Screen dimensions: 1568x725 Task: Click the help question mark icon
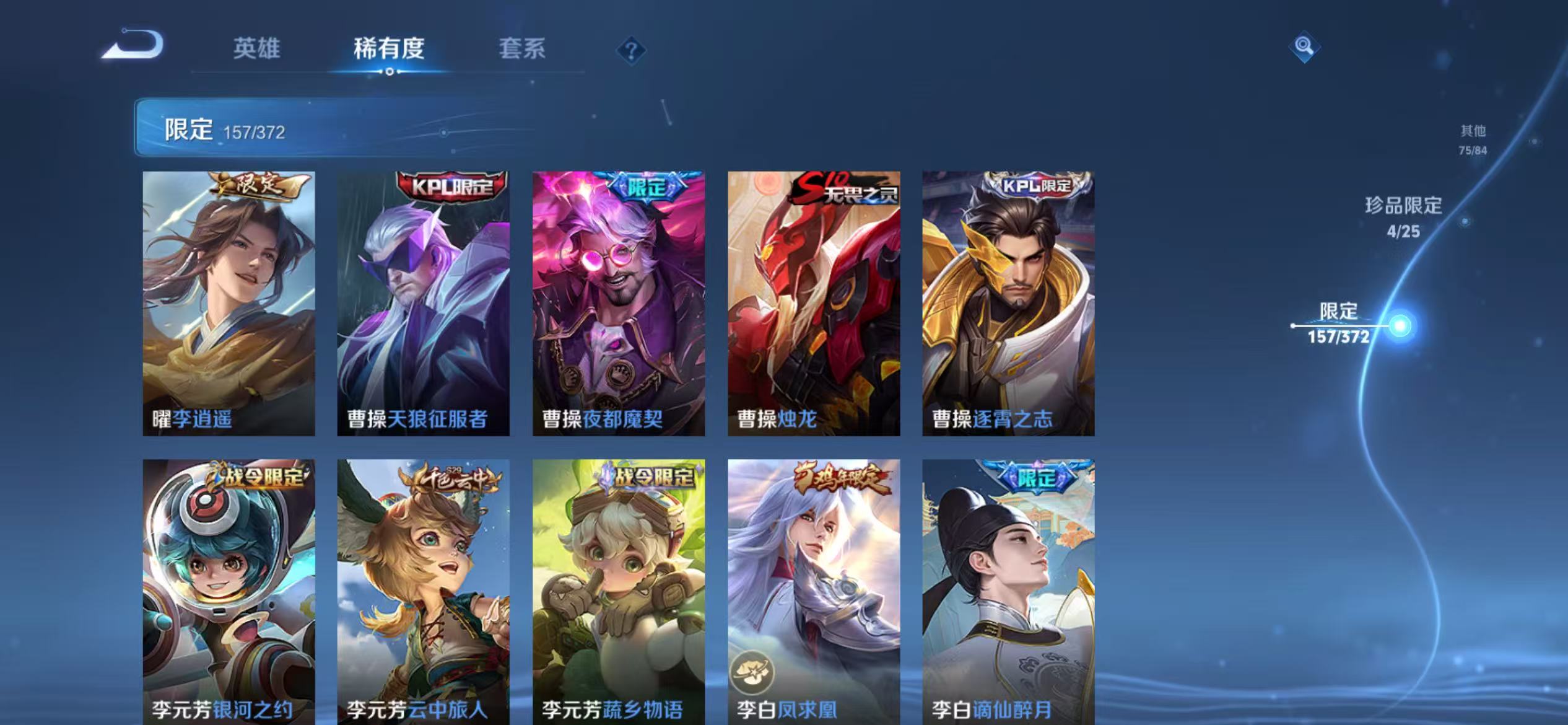(x=630, y=51)
